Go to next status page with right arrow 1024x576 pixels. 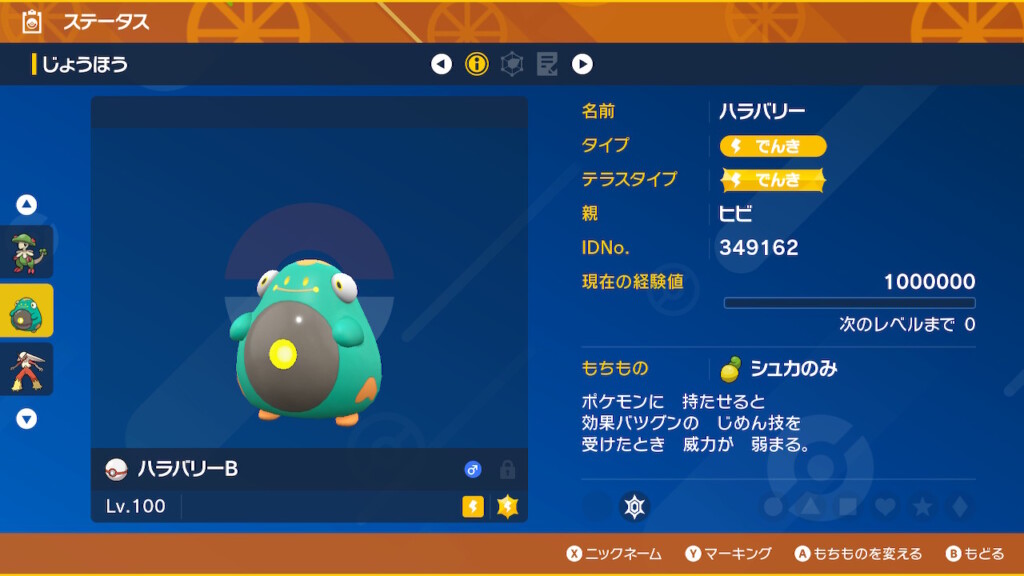pyautogui.click(x=582, y=65)
